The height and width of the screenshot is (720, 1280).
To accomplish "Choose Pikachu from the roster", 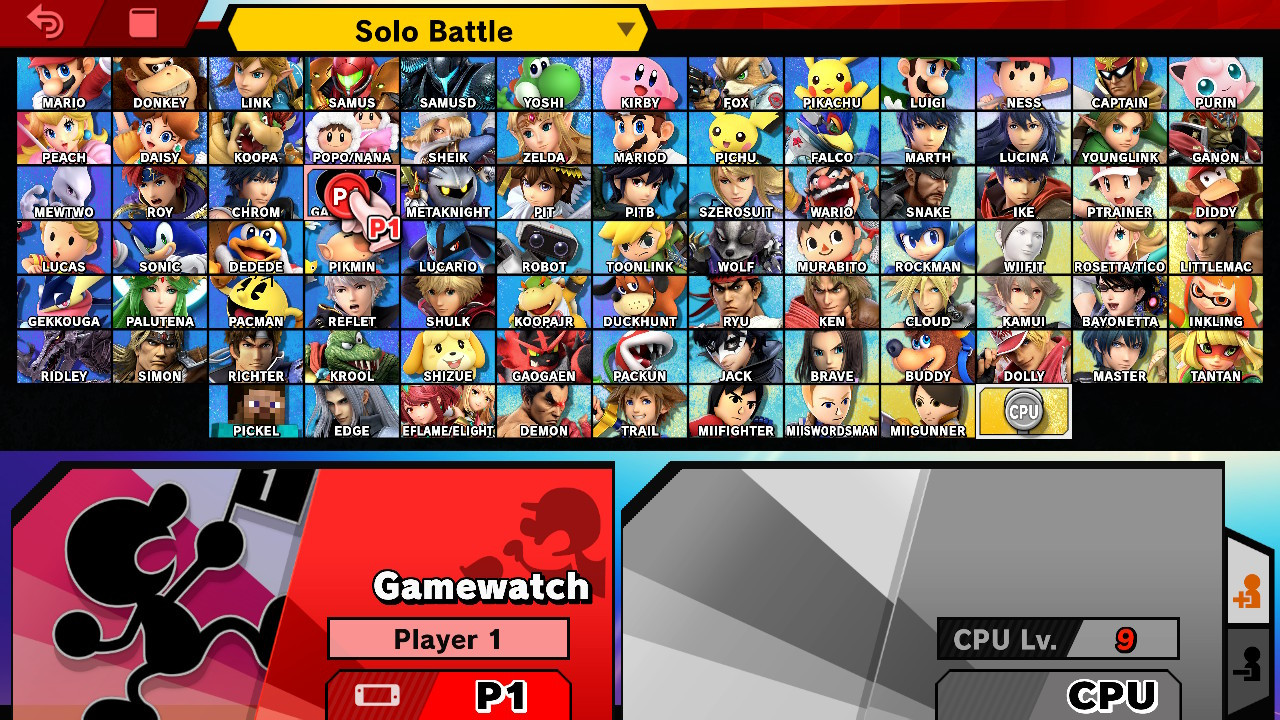I will click(831, 82).
